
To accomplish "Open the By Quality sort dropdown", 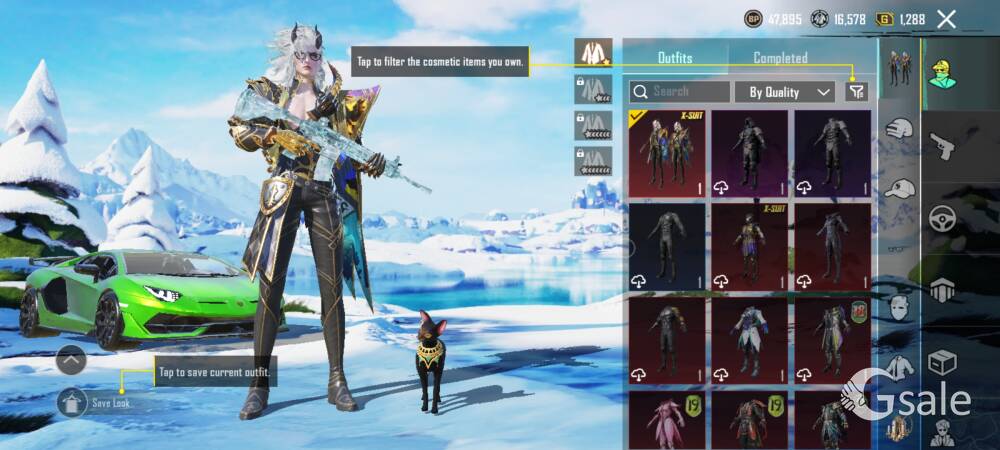I will click(785, 92).
